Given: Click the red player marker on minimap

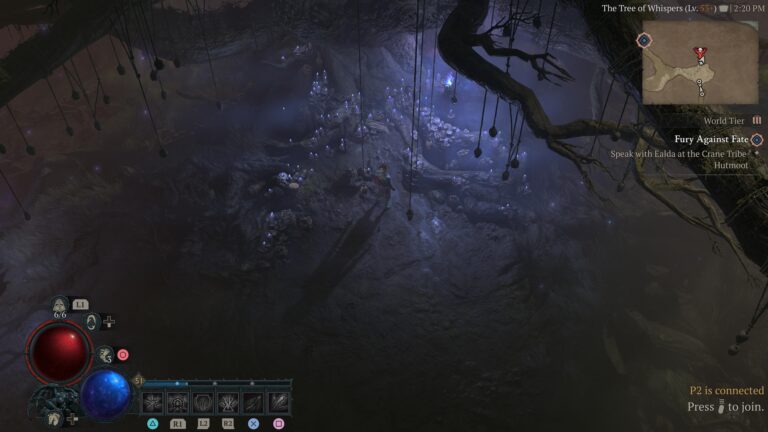Looking at the screenshot, I should (699, 52).
